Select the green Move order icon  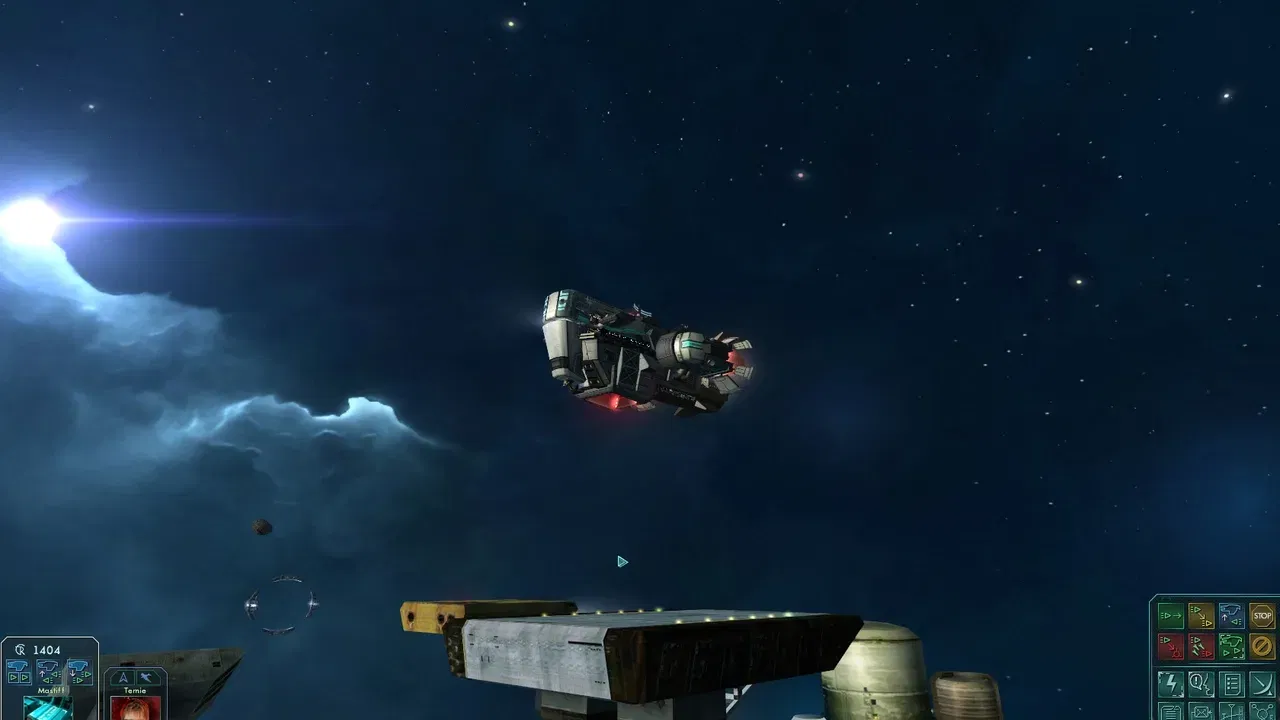(x=1171, y=615)
